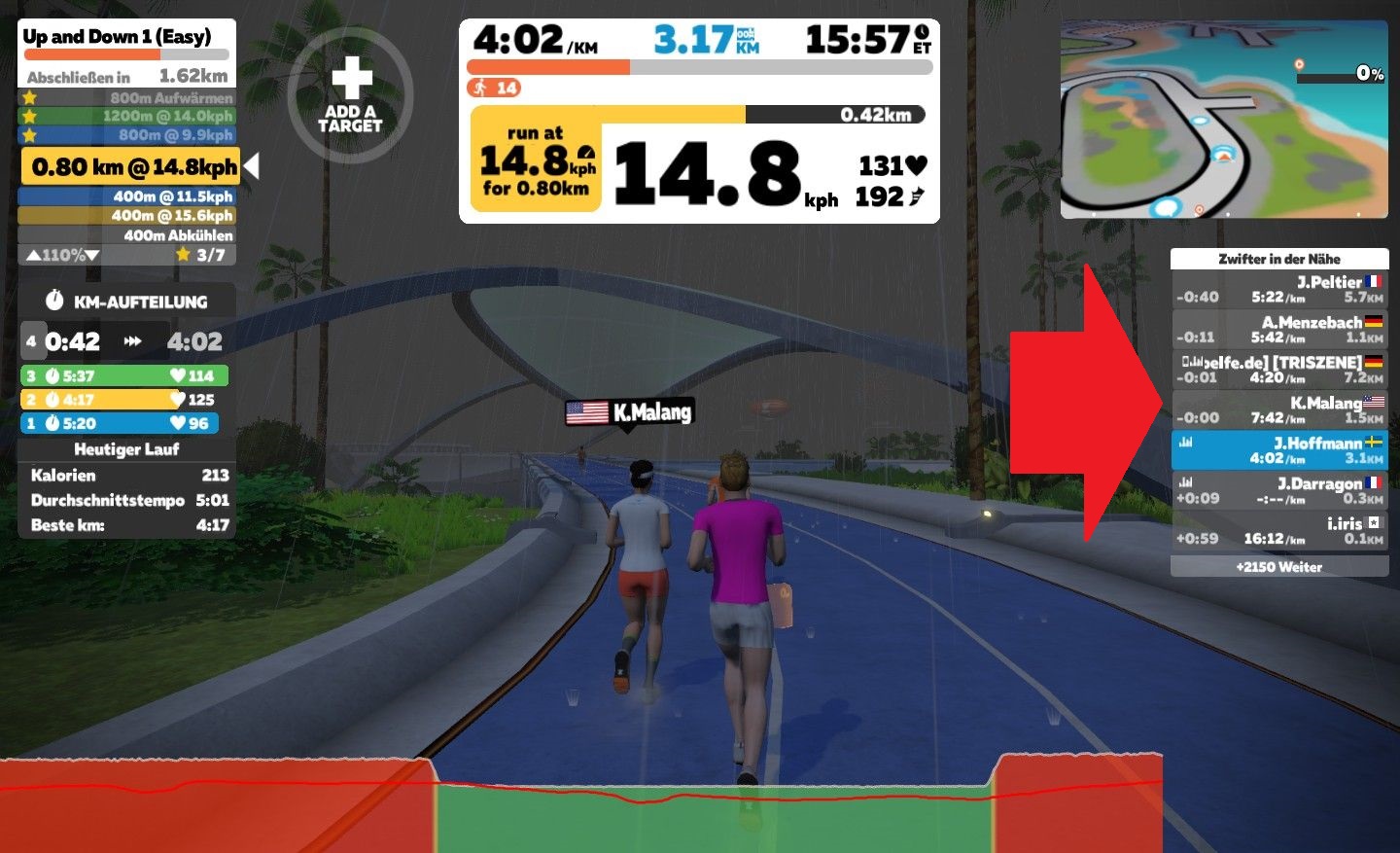
Task: Decrease workout intensity with the down arrow
Action: (93, 256)
